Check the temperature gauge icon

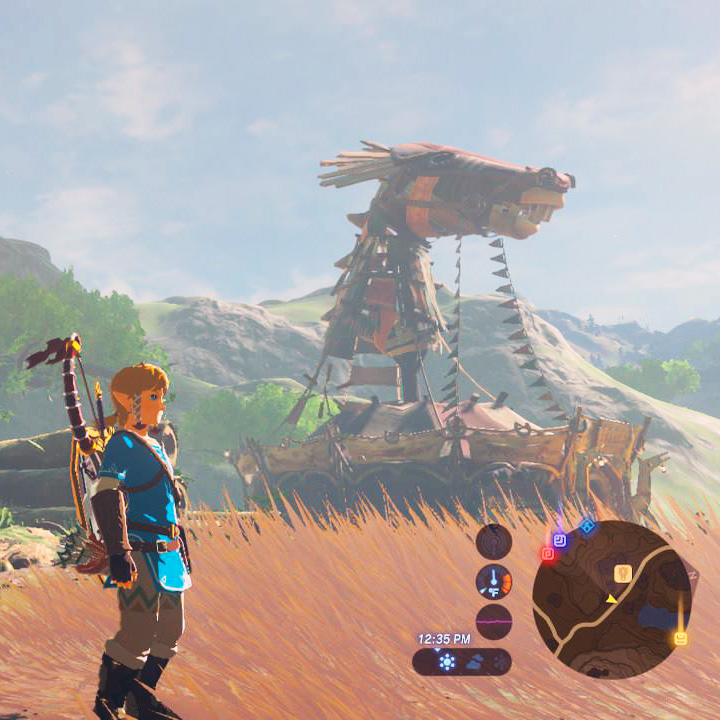(x=493, y=581)
